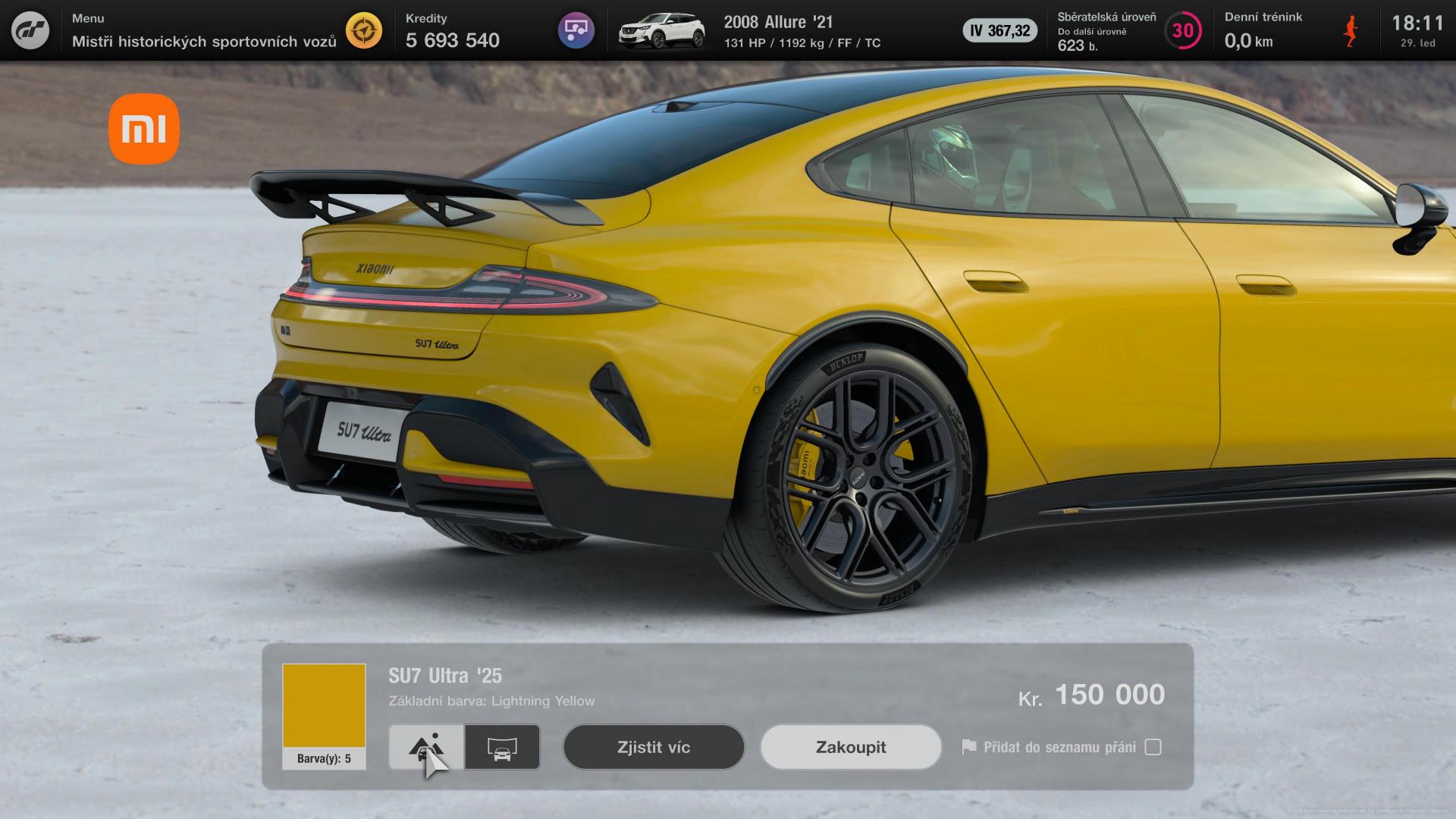The width and height of the screenshot is (1456, 819).
Task: Switch to the garage car view icon
Action: click(502, 747)
